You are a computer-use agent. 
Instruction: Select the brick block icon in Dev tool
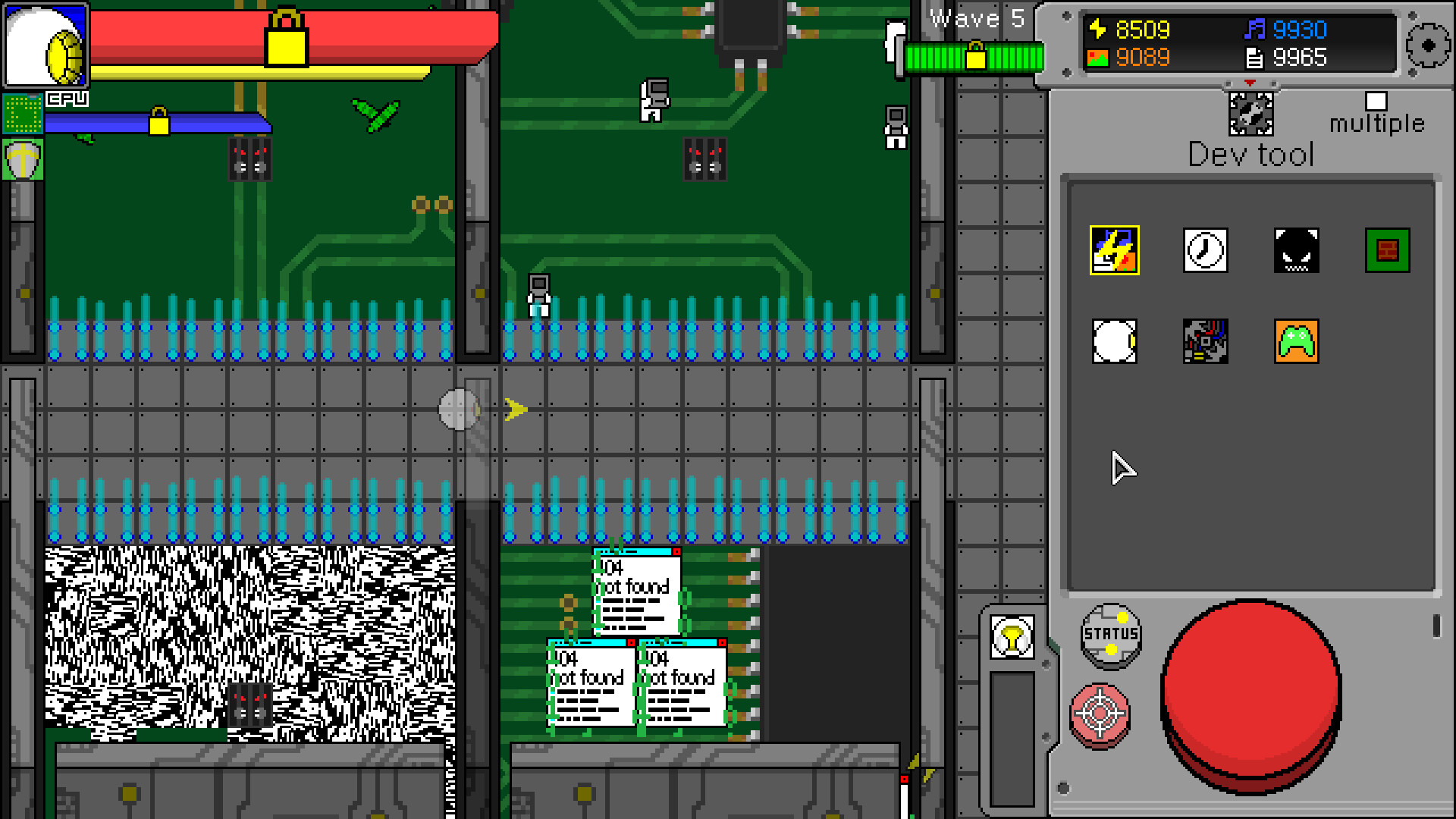click(x=1388, y=250)
